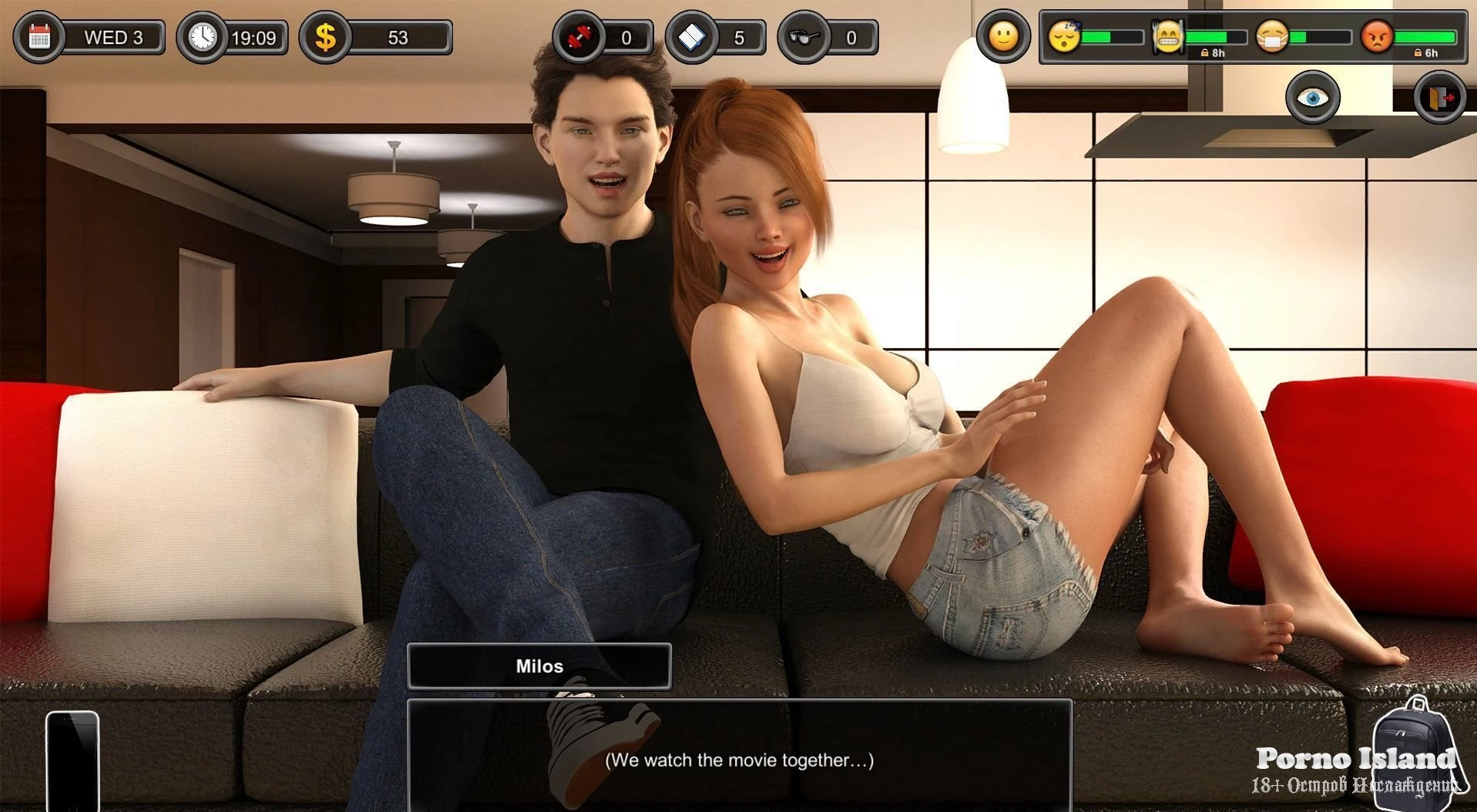Image resolution: width=1477 pixels, height=812 pixels.
Task: Open the calendar icon
Action: (x=39, y=37)
